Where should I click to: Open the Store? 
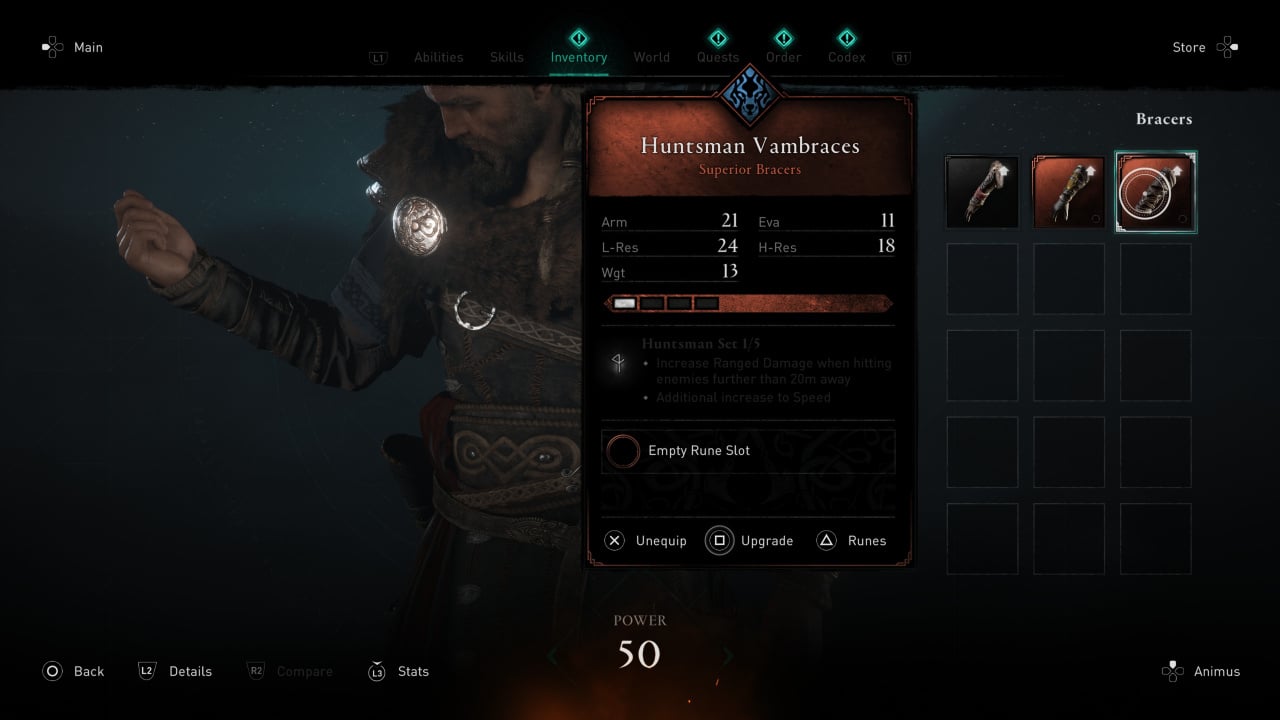[x=1205, y=47]
